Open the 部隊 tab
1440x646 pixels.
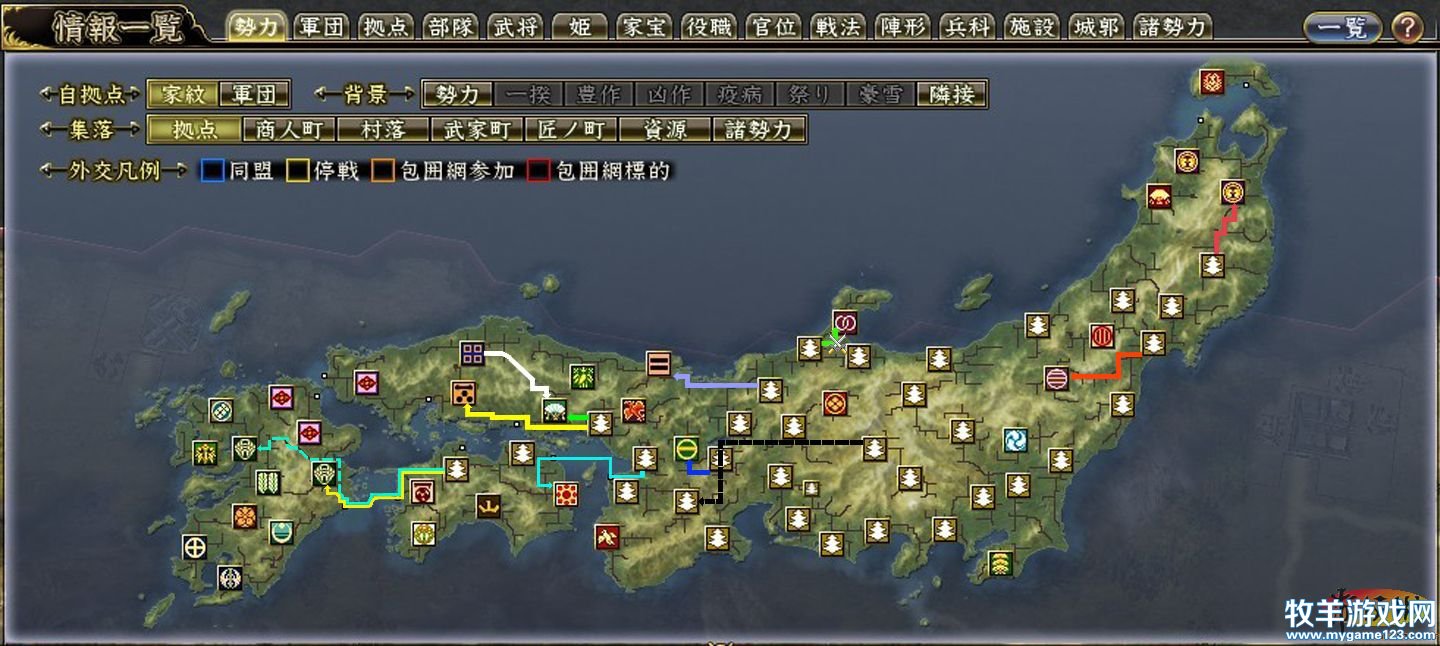point(451,27)
